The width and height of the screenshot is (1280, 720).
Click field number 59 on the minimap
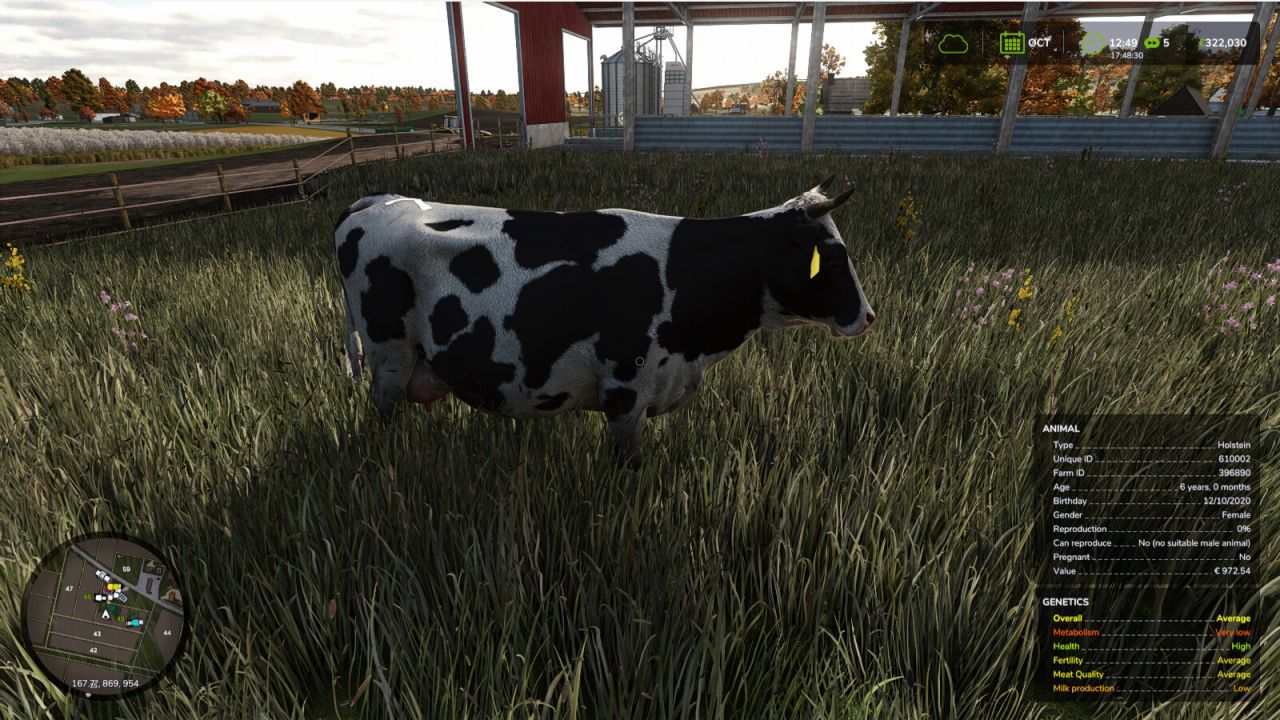[127, 568]
